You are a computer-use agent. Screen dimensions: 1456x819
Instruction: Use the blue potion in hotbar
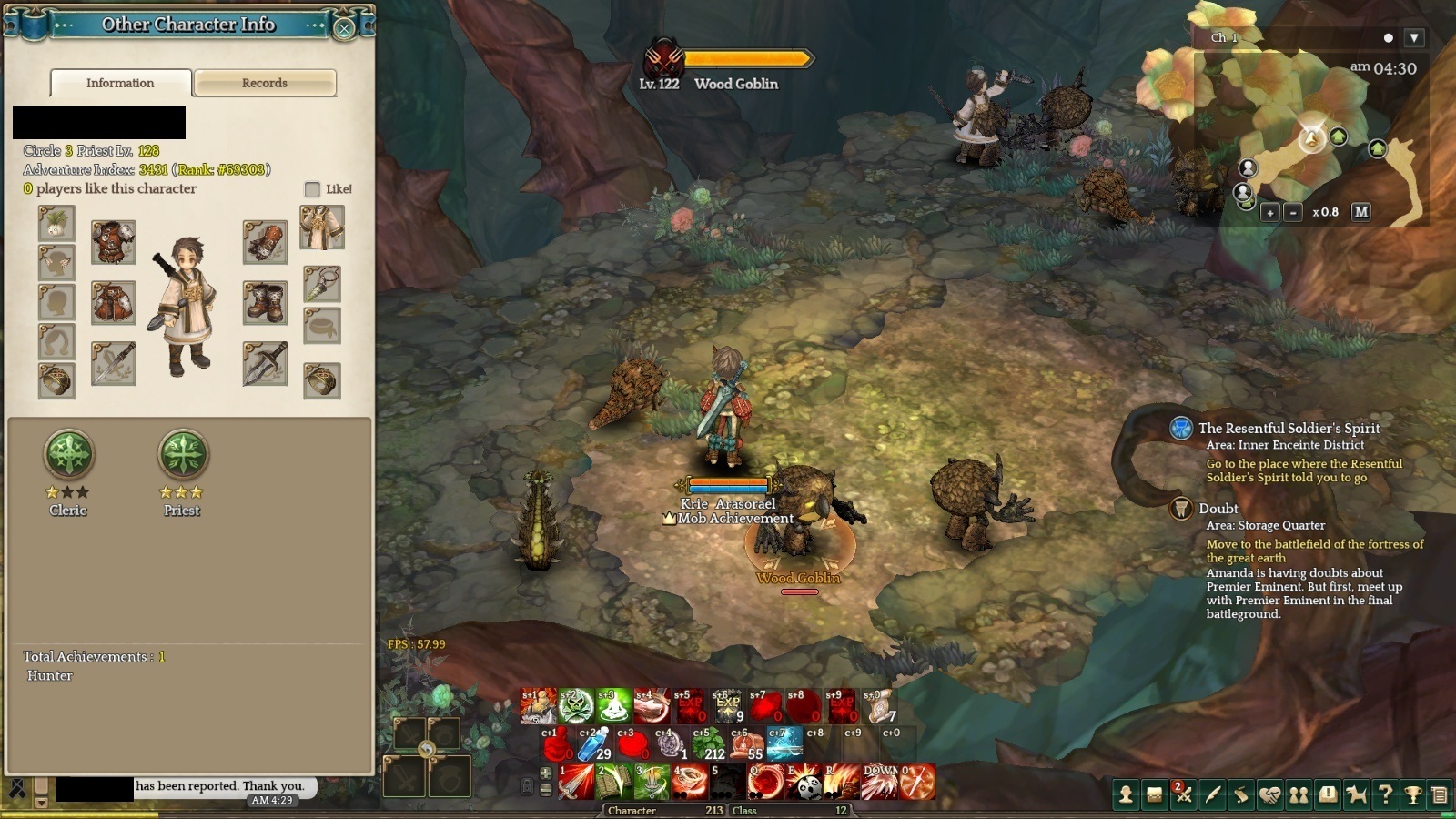click(594, 743)
